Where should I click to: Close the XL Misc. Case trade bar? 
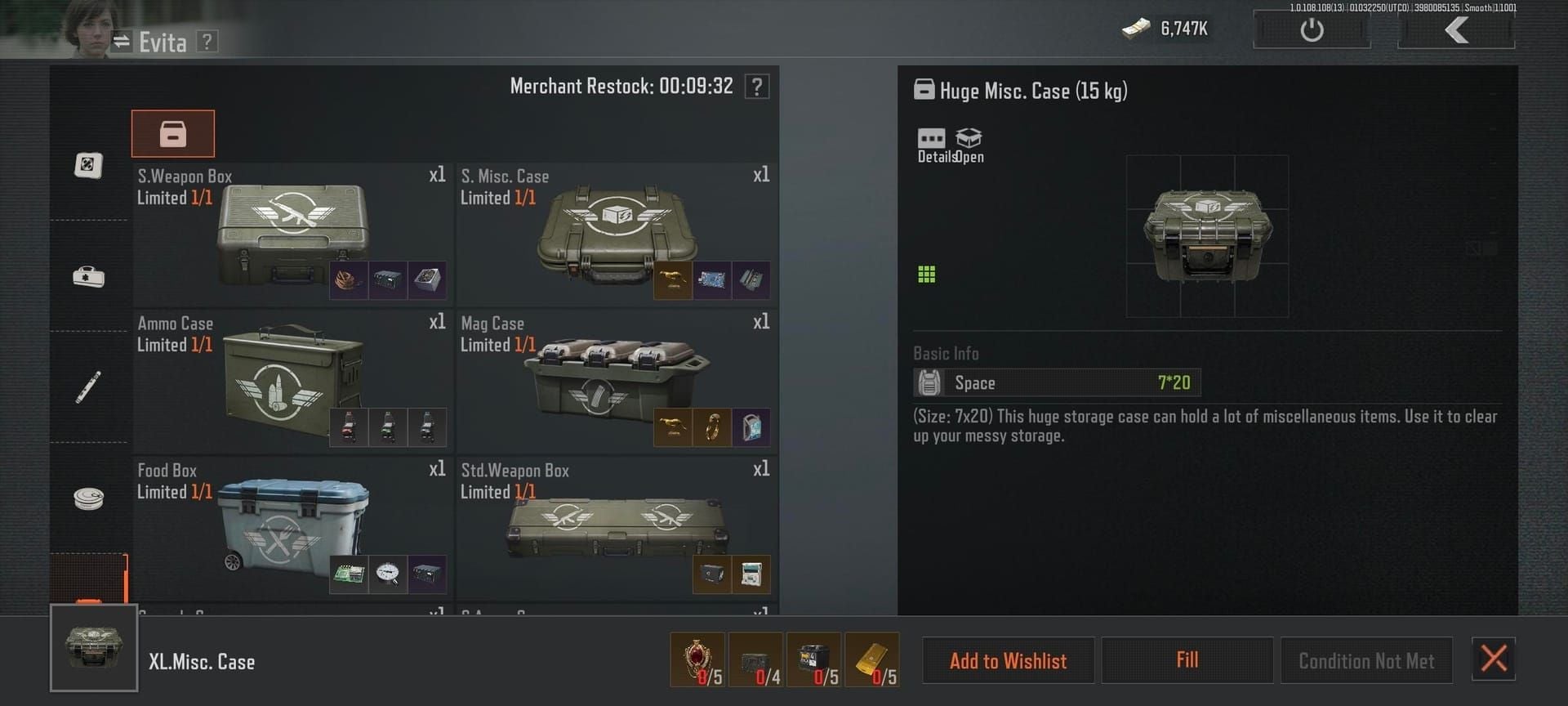pyautogui.click(x=1493, y=659)
